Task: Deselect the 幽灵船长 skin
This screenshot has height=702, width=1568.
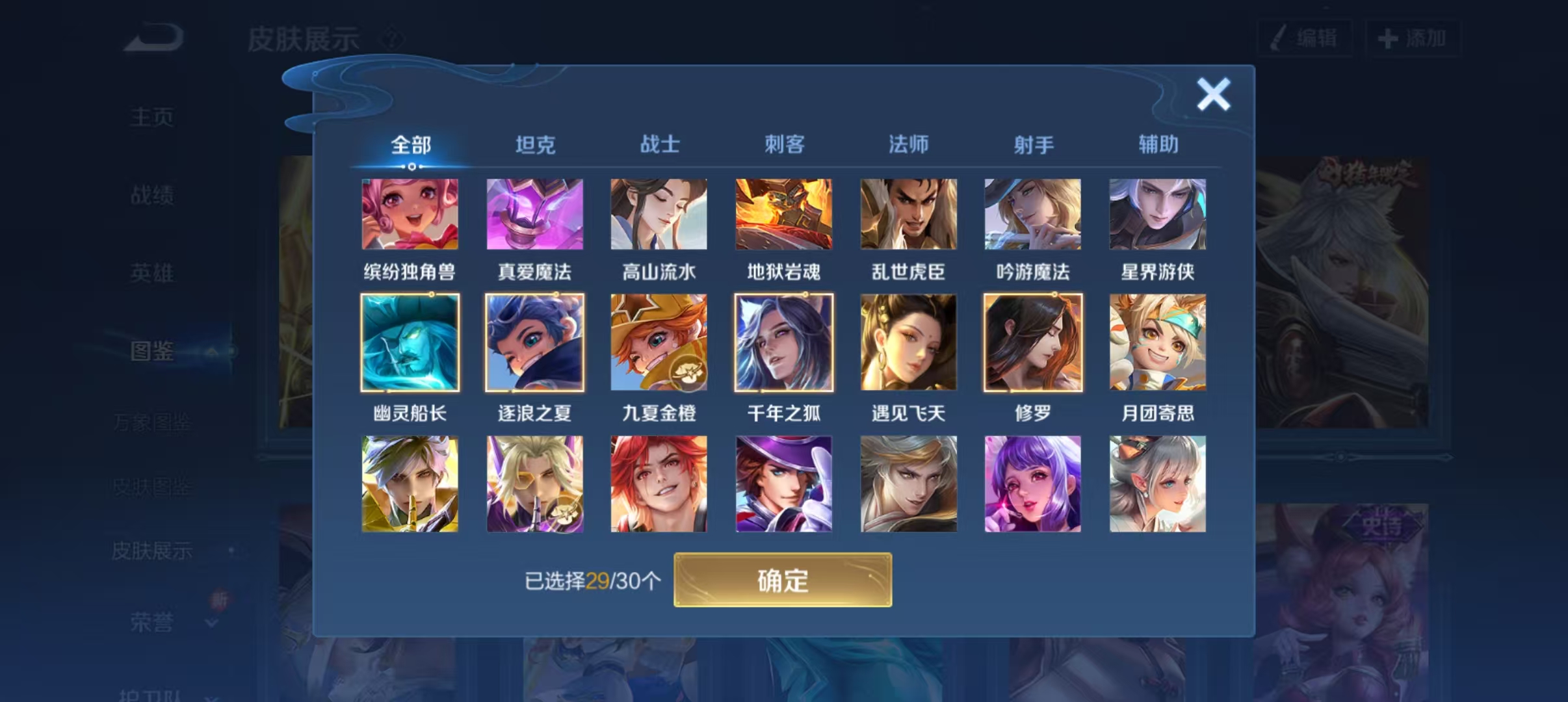Action: click(410, 341)
